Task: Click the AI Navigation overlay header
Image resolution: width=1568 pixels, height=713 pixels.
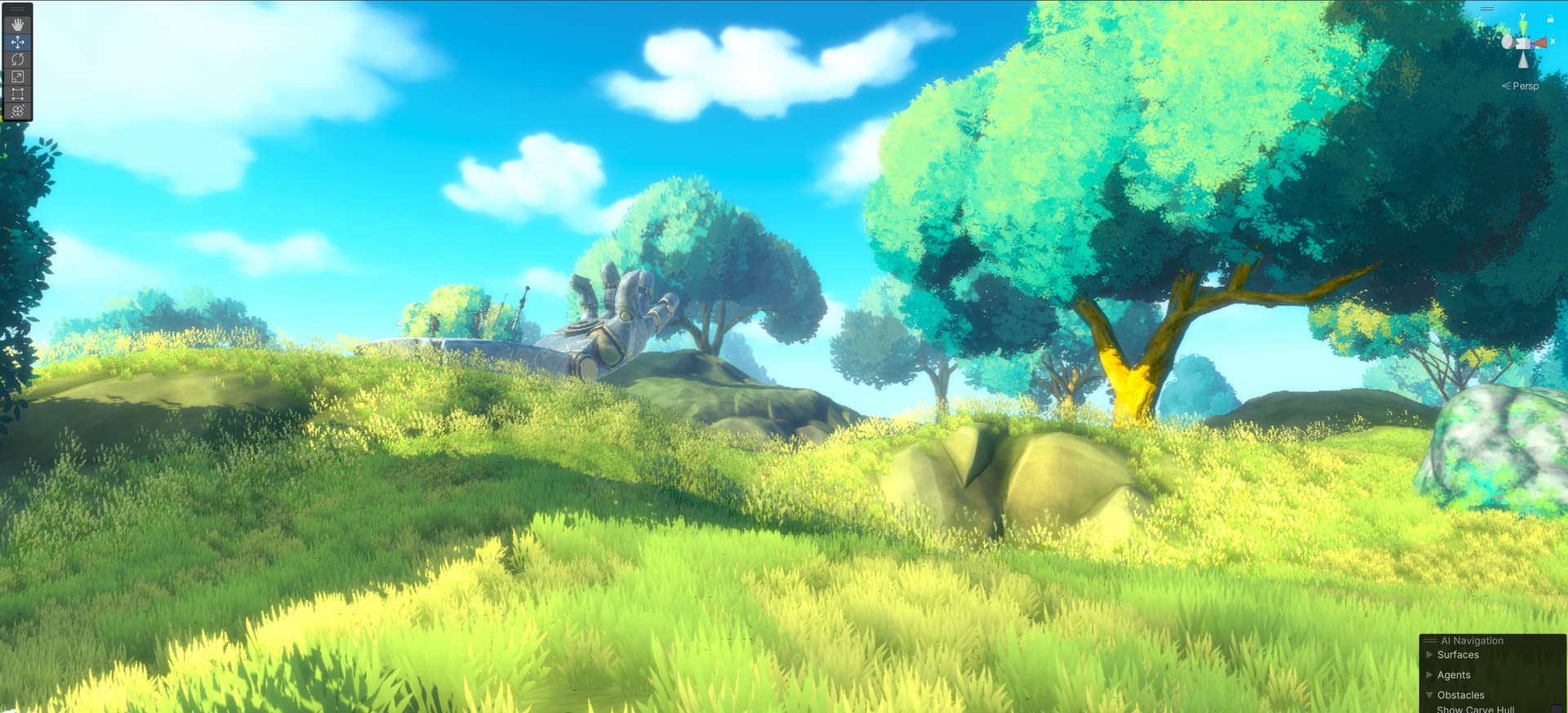Action: pyautogui.click(x=1472, y=641)
